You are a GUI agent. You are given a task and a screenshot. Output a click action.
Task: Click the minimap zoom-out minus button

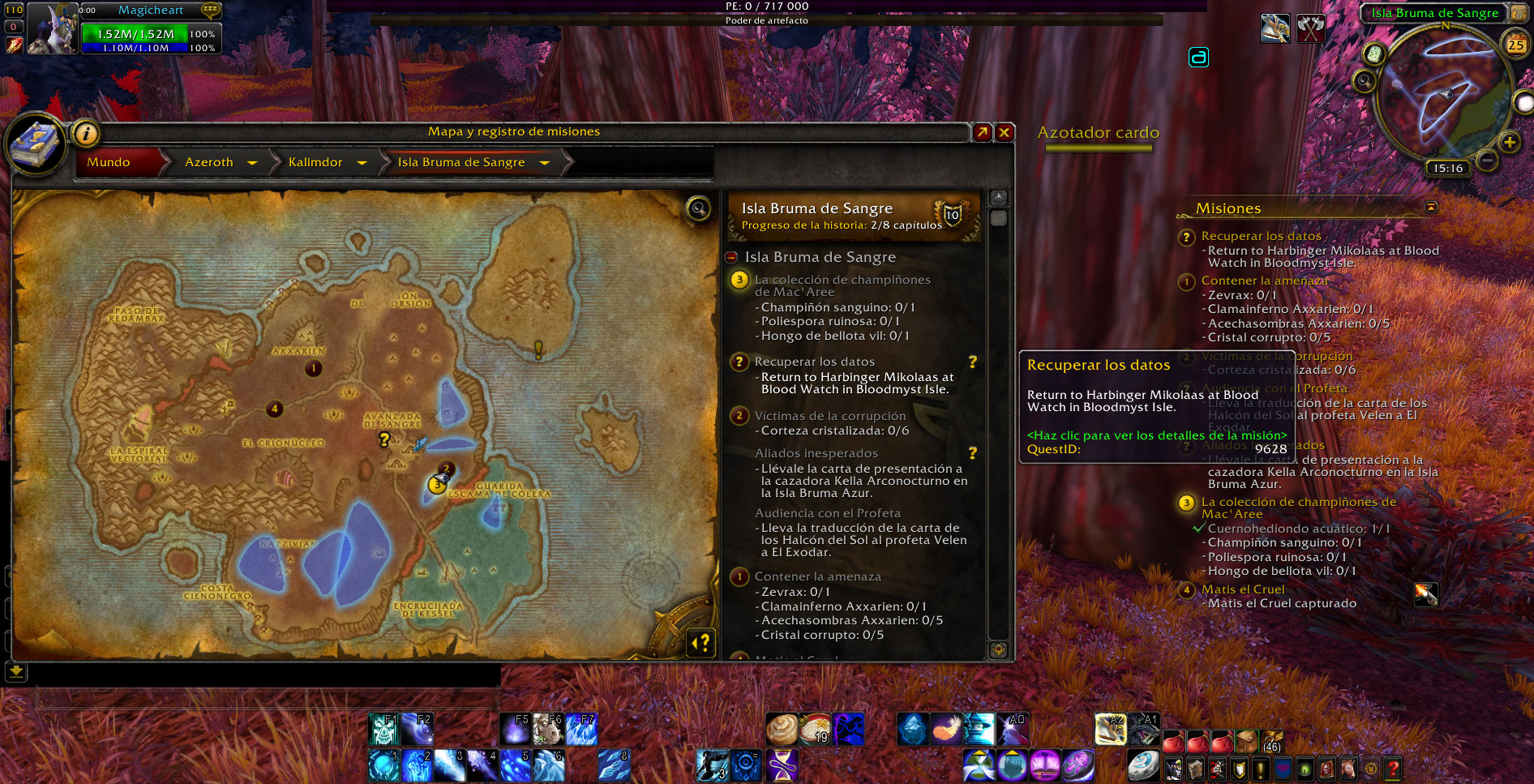tap(1487, 160)
